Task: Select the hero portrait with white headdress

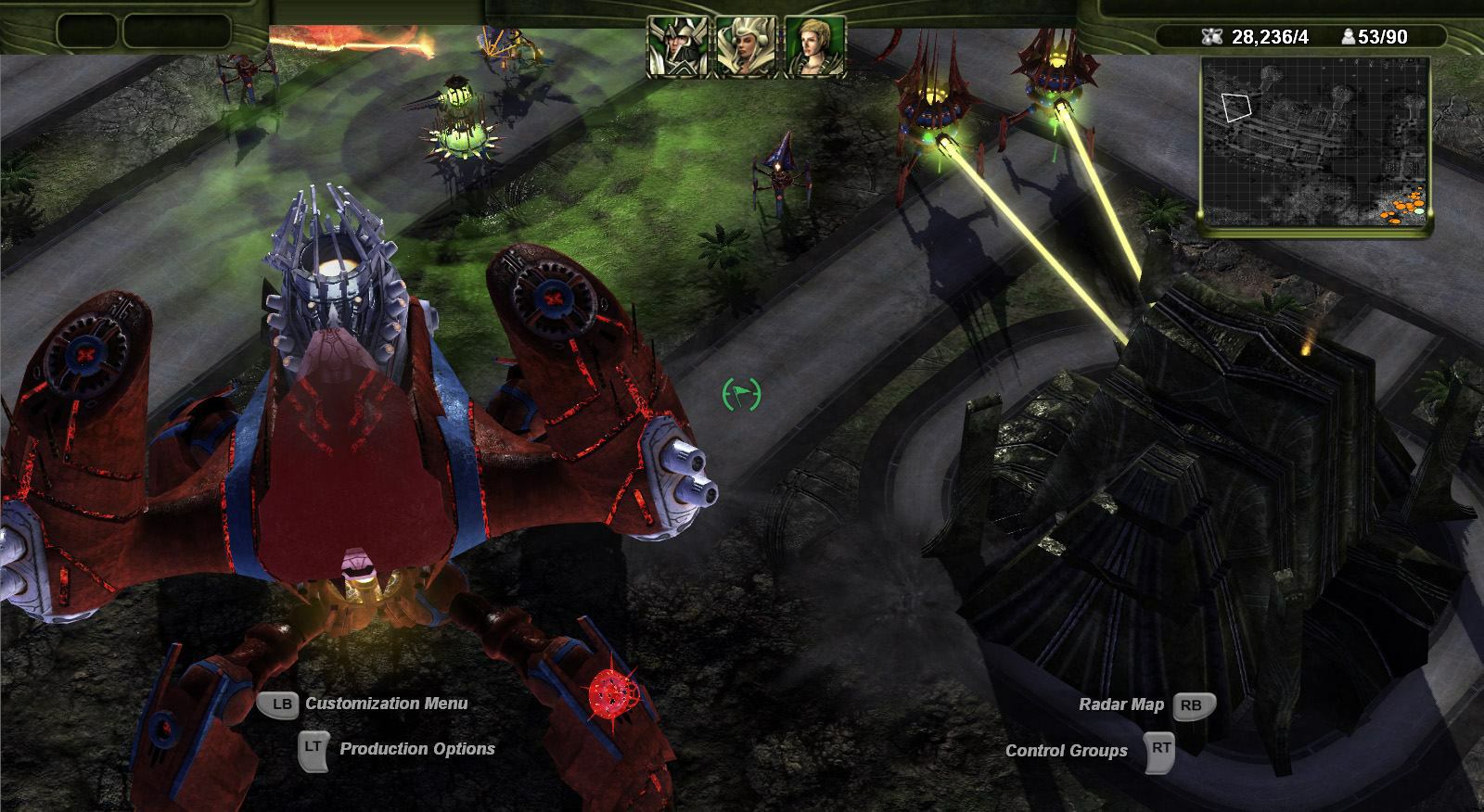Action: 746,45
